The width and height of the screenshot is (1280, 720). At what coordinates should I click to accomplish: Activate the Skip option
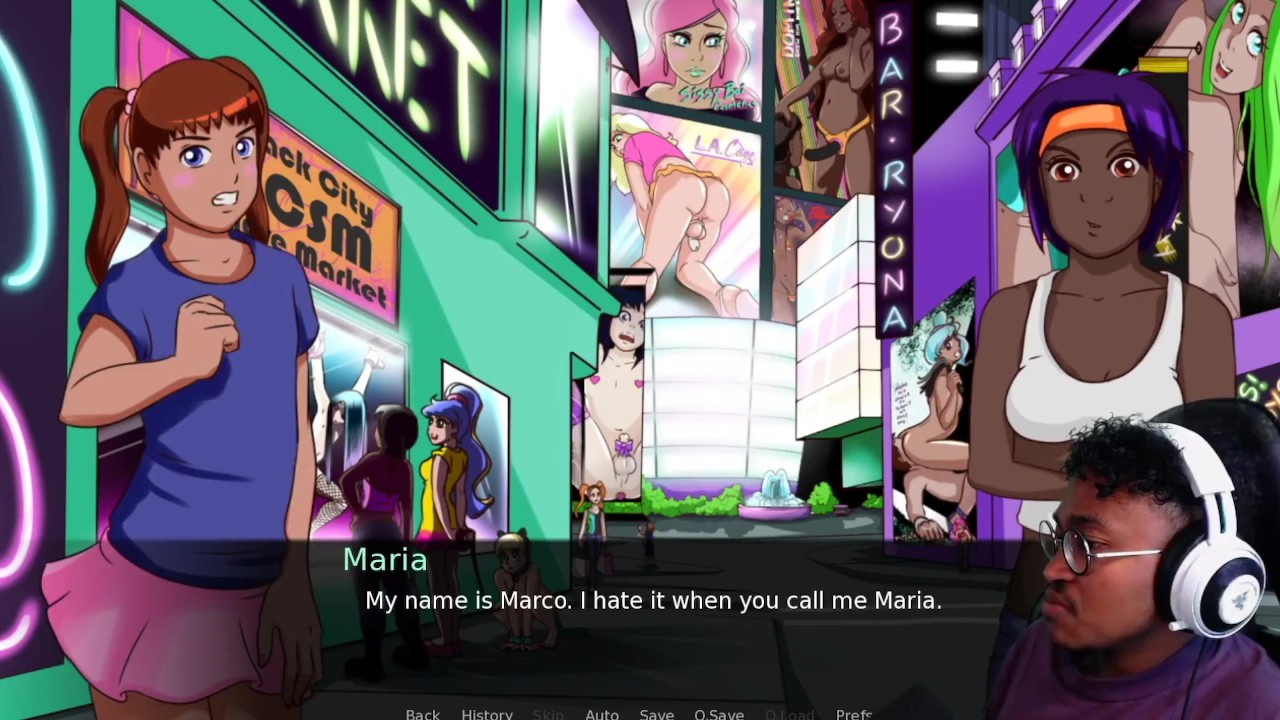[x=548, y=714]
